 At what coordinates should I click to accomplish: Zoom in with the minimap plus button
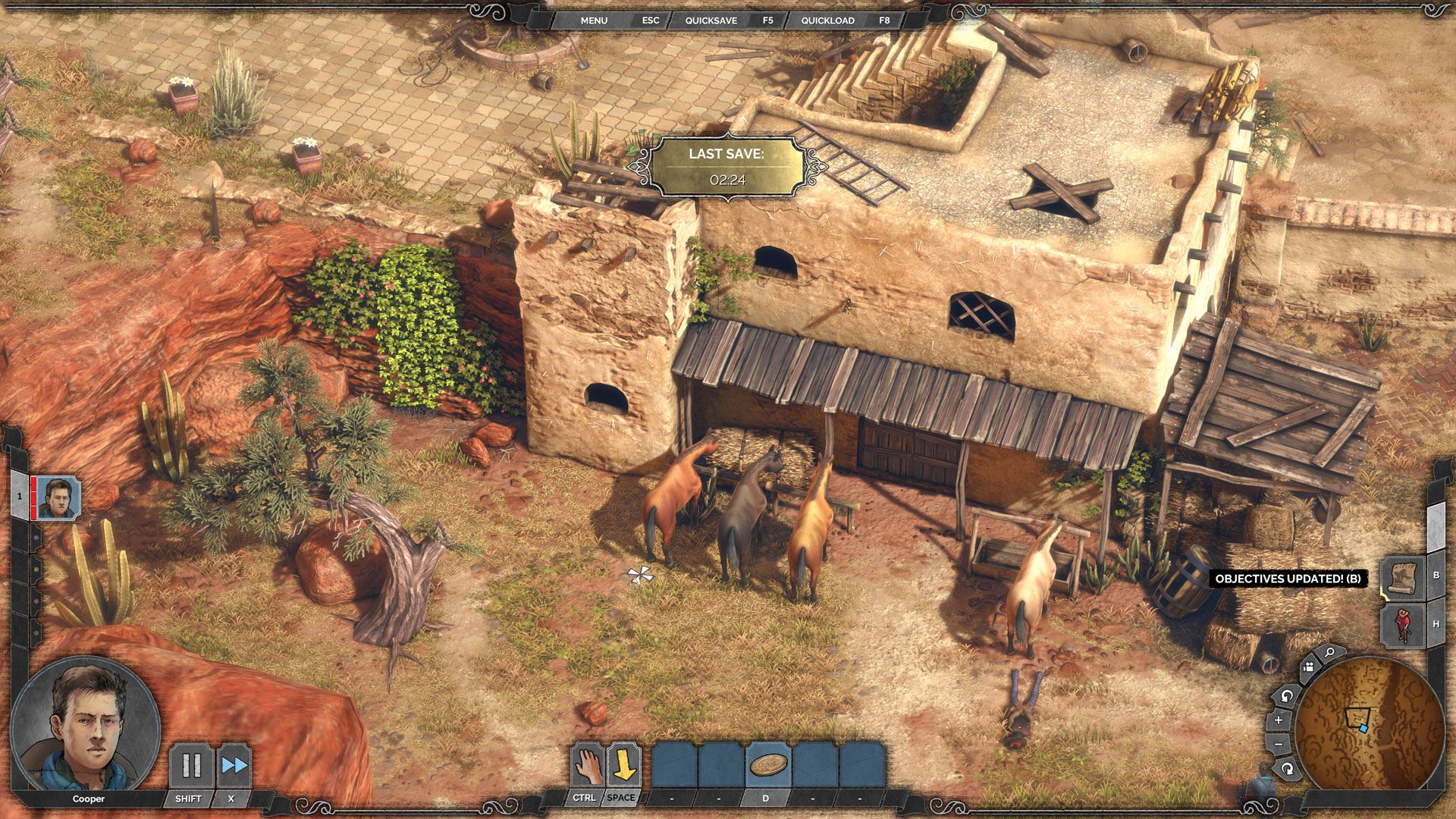point(1279,720)
